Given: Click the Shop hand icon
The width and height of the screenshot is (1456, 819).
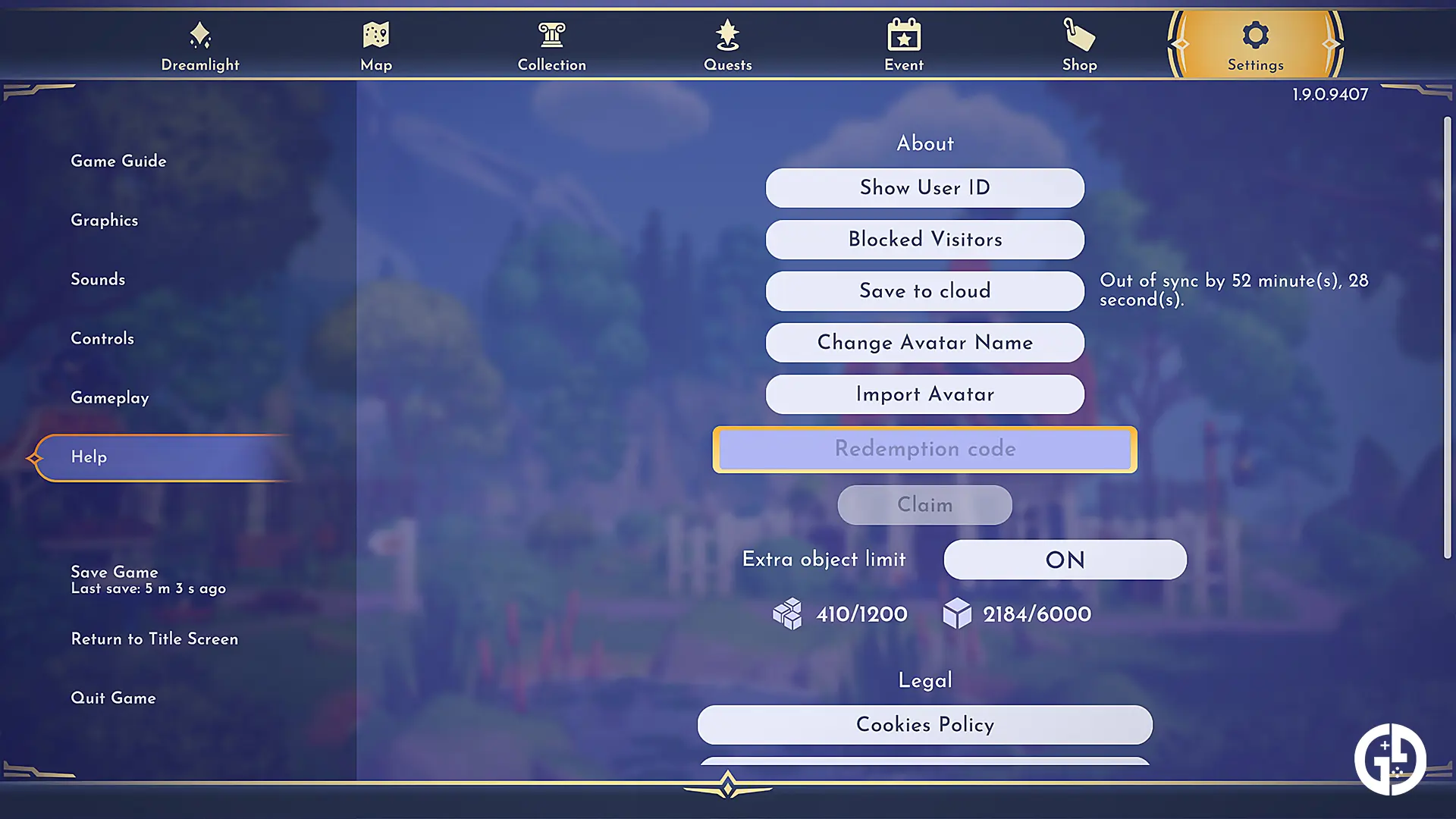Looking at the screenshot, I should 1079,33.
